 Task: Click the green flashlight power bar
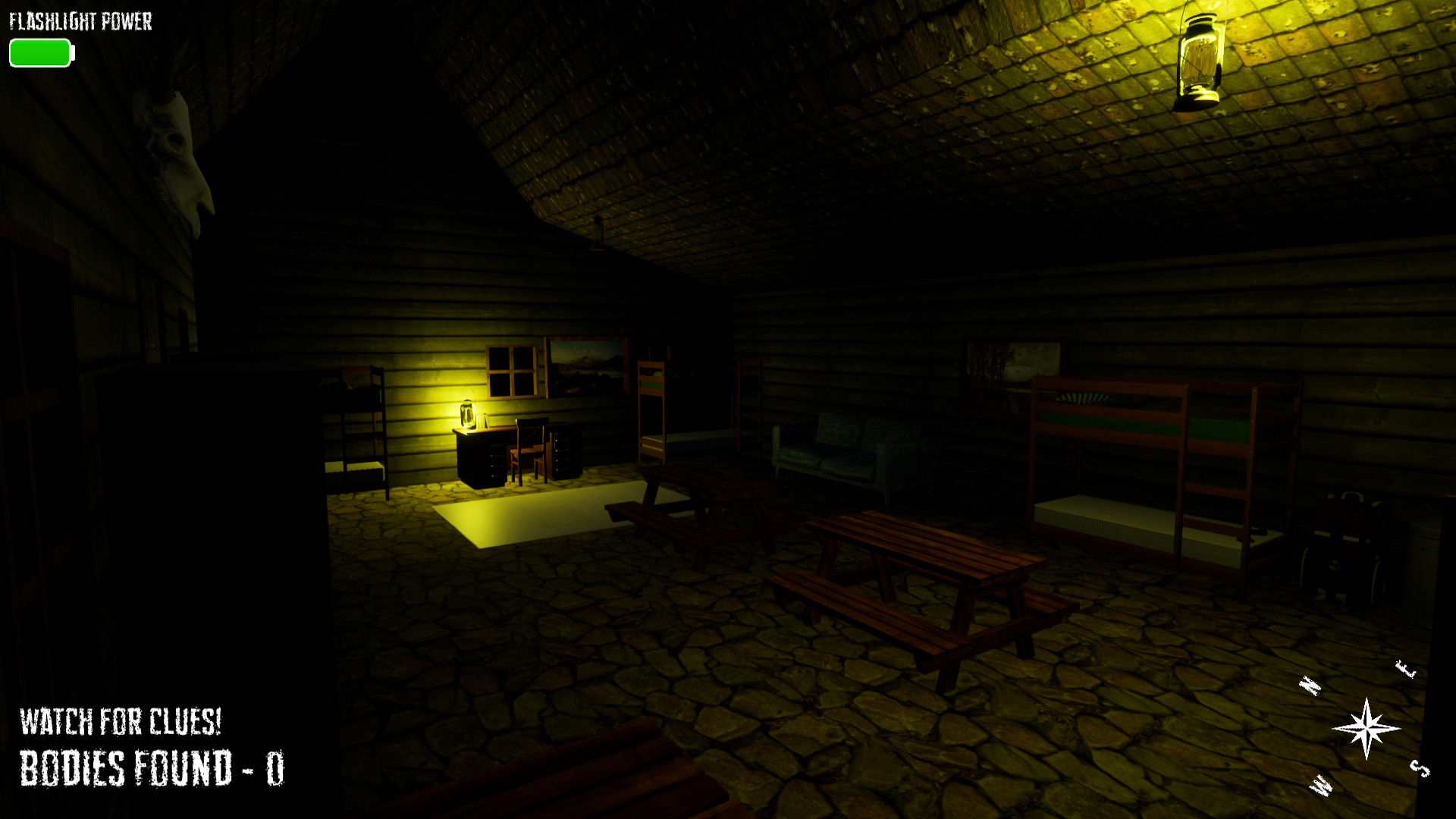[x=39, y=53]
